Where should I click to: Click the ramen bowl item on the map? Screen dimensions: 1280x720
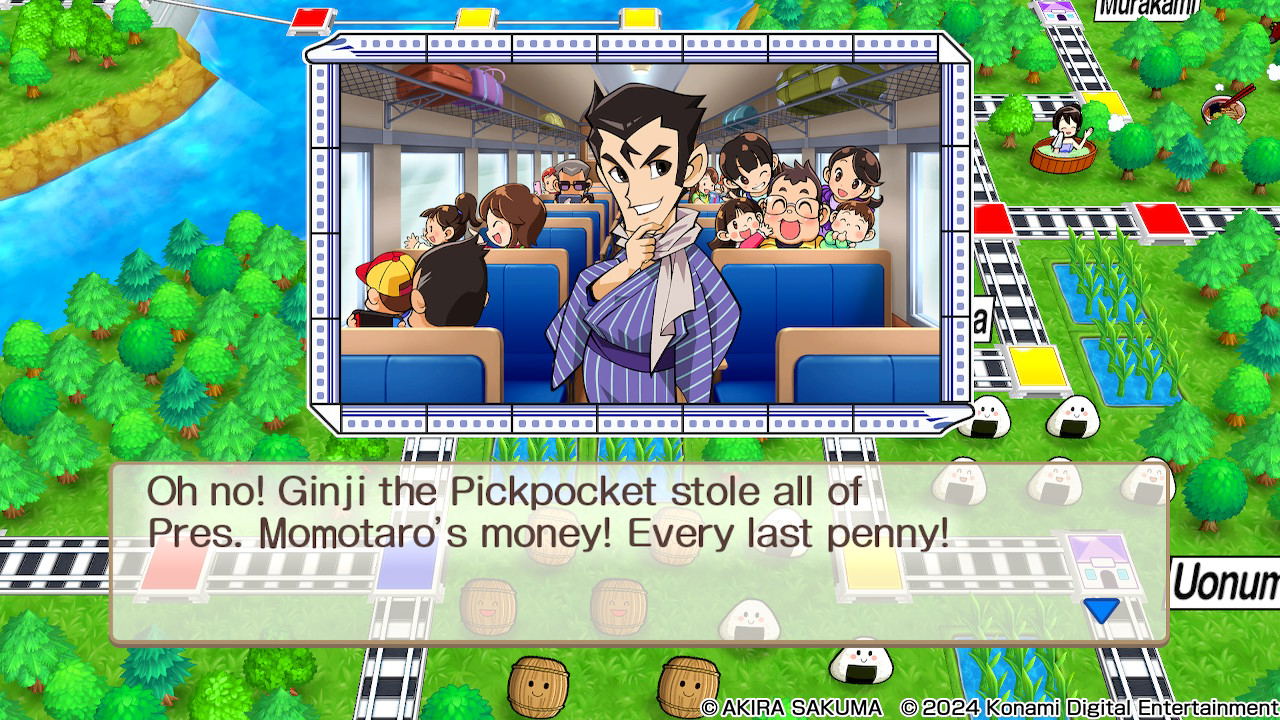(x=1224, y=108)
